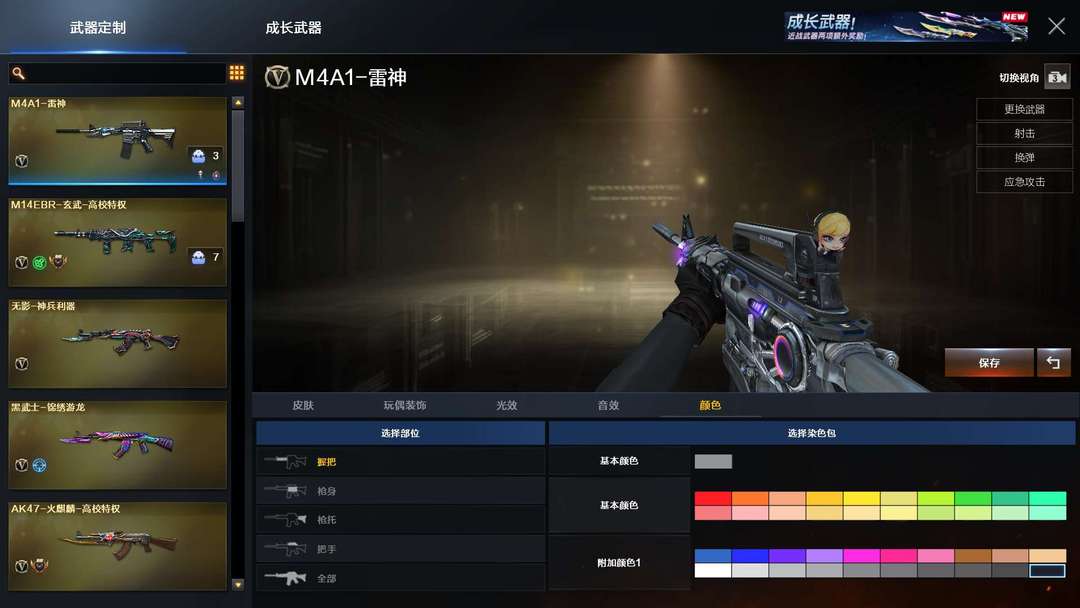Switch to the 玩偶装饰 tab
The height and width of the screenshot is (608, 1080).
pos(404,405)
